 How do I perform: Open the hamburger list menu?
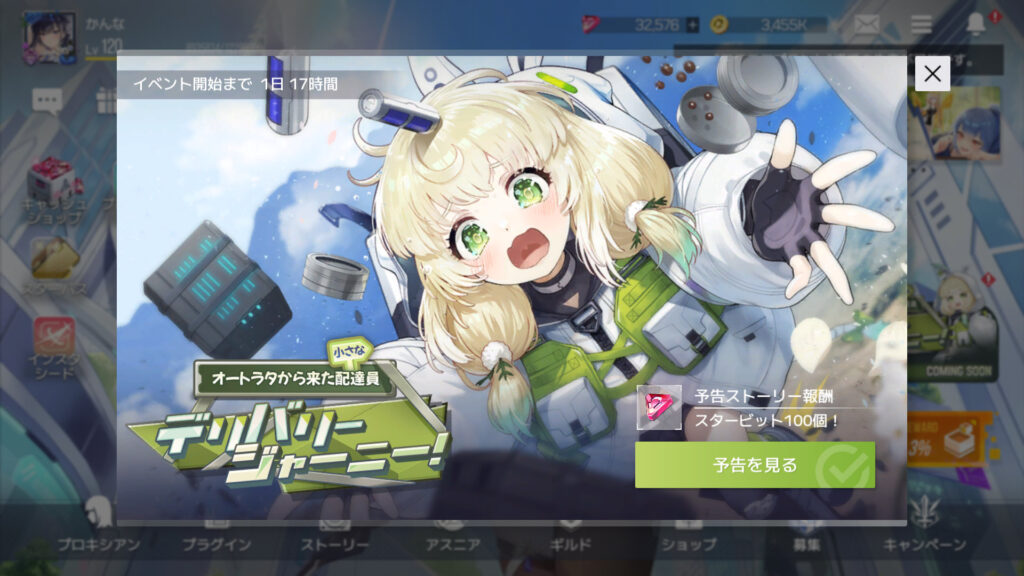(921, 25)
